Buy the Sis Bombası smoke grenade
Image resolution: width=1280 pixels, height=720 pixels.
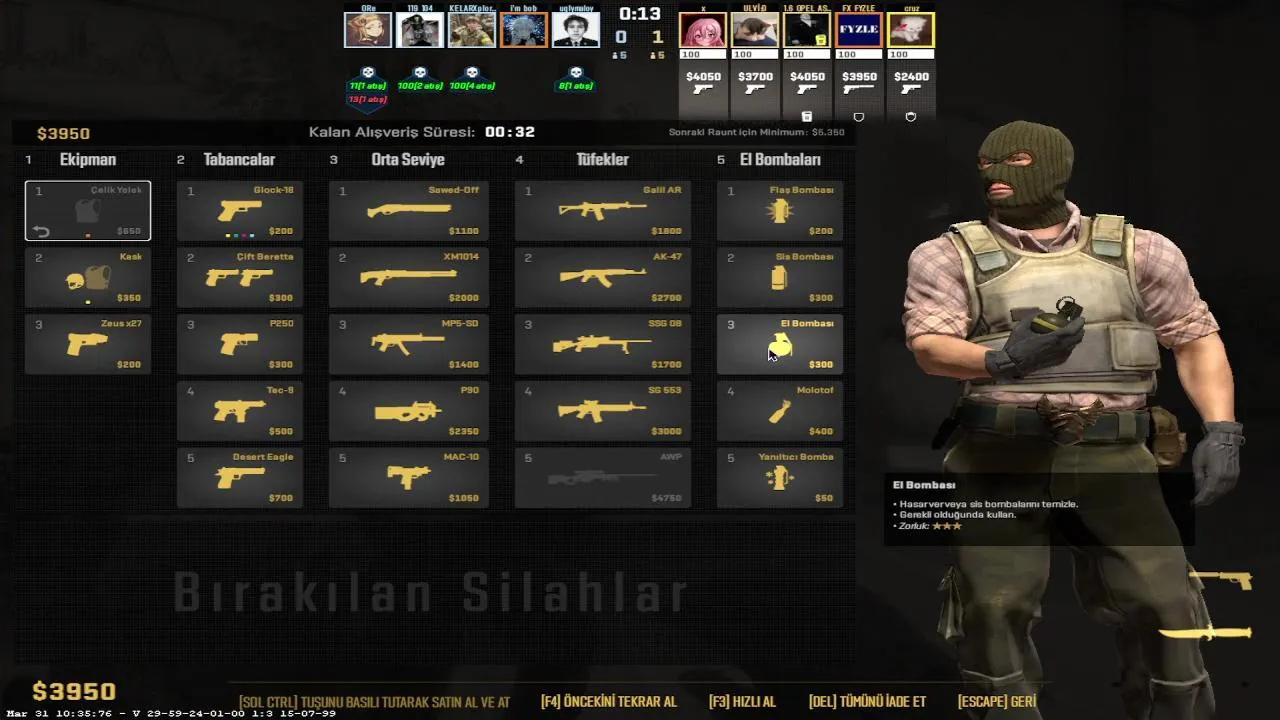779,277
